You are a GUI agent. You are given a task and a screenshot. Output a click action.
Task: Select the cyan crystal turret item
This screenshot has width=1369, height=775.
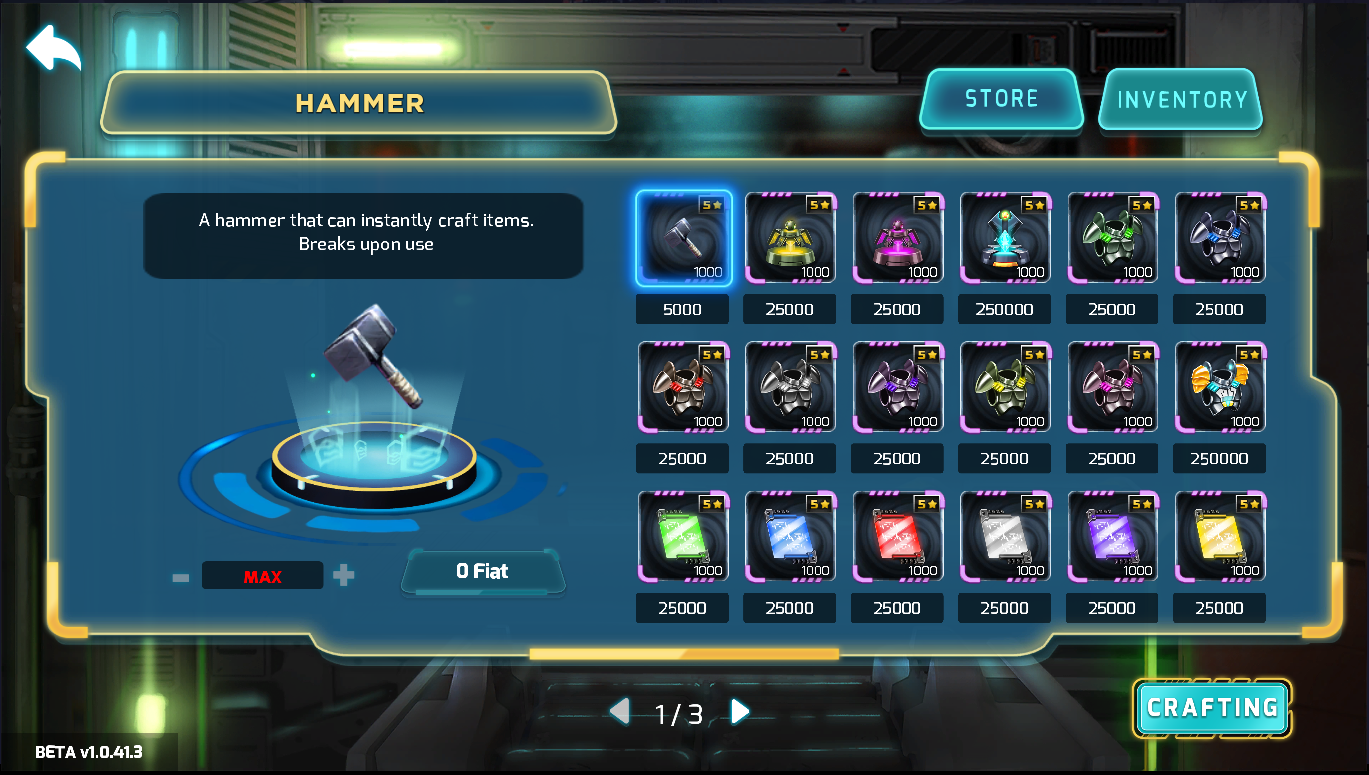coord(1004,238)
